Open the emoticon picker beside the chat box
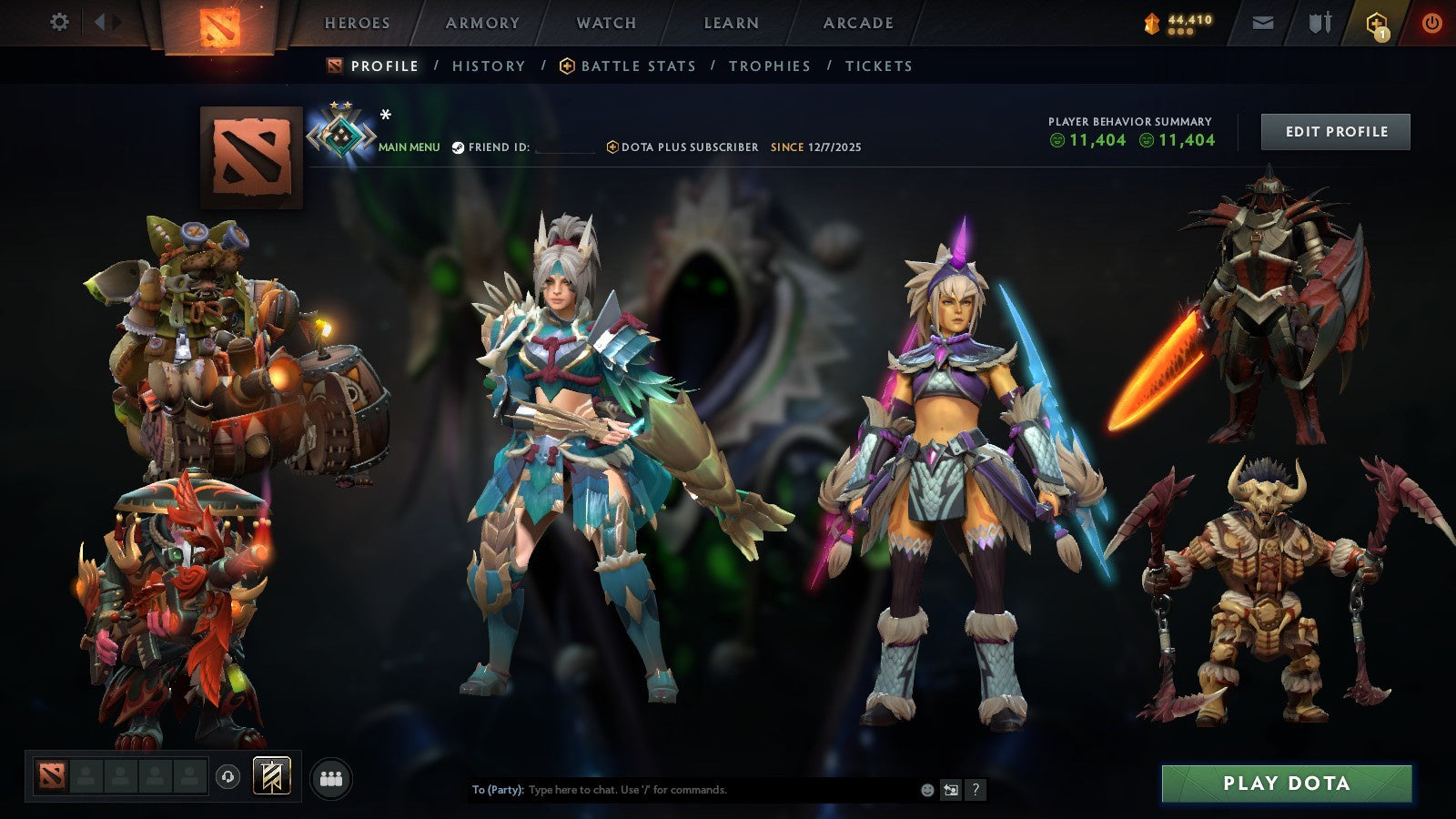Viewport: 1456px width, 819px height. click(926, 790)
